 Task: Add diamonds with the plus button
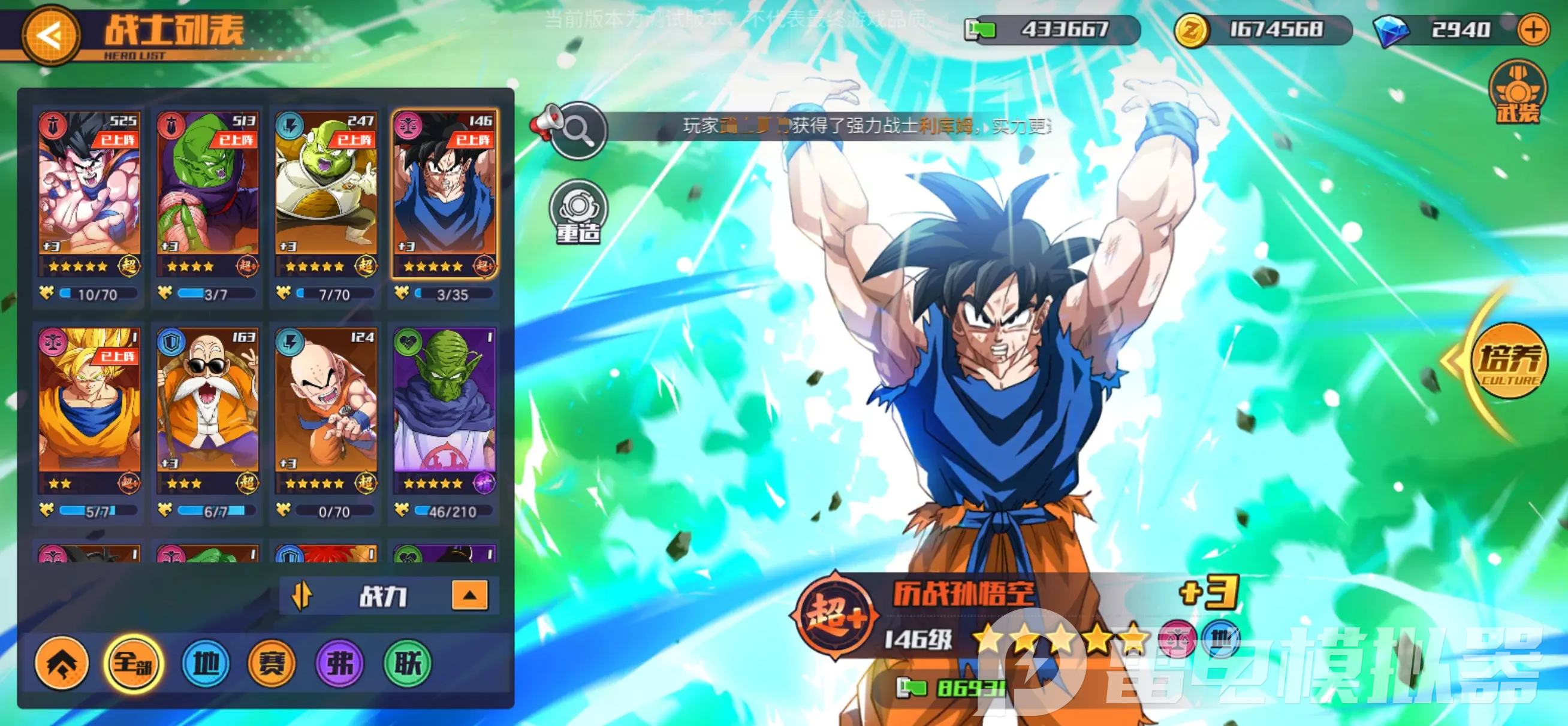point(1533,29)
